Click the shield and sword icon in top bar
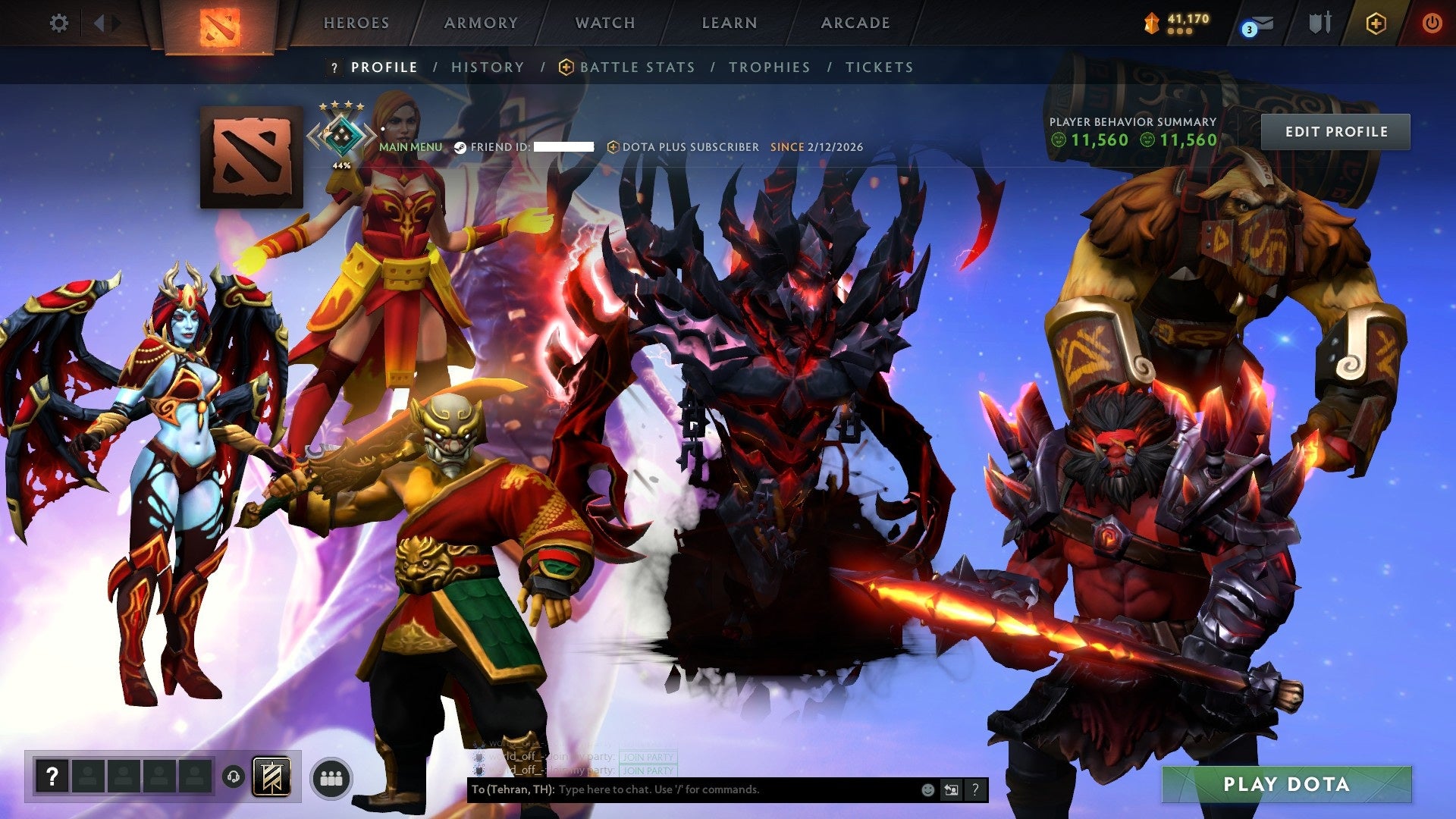 click(x=1319, y=23)
